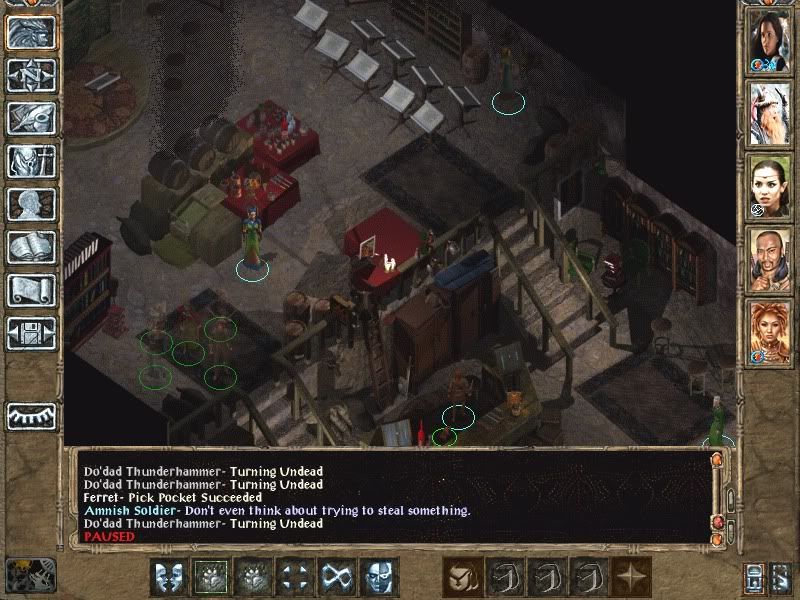The height and width of the screenshot is (600, 800).
Task: Pick the orange-haired woman's portrait
Action: coord(770,331)
